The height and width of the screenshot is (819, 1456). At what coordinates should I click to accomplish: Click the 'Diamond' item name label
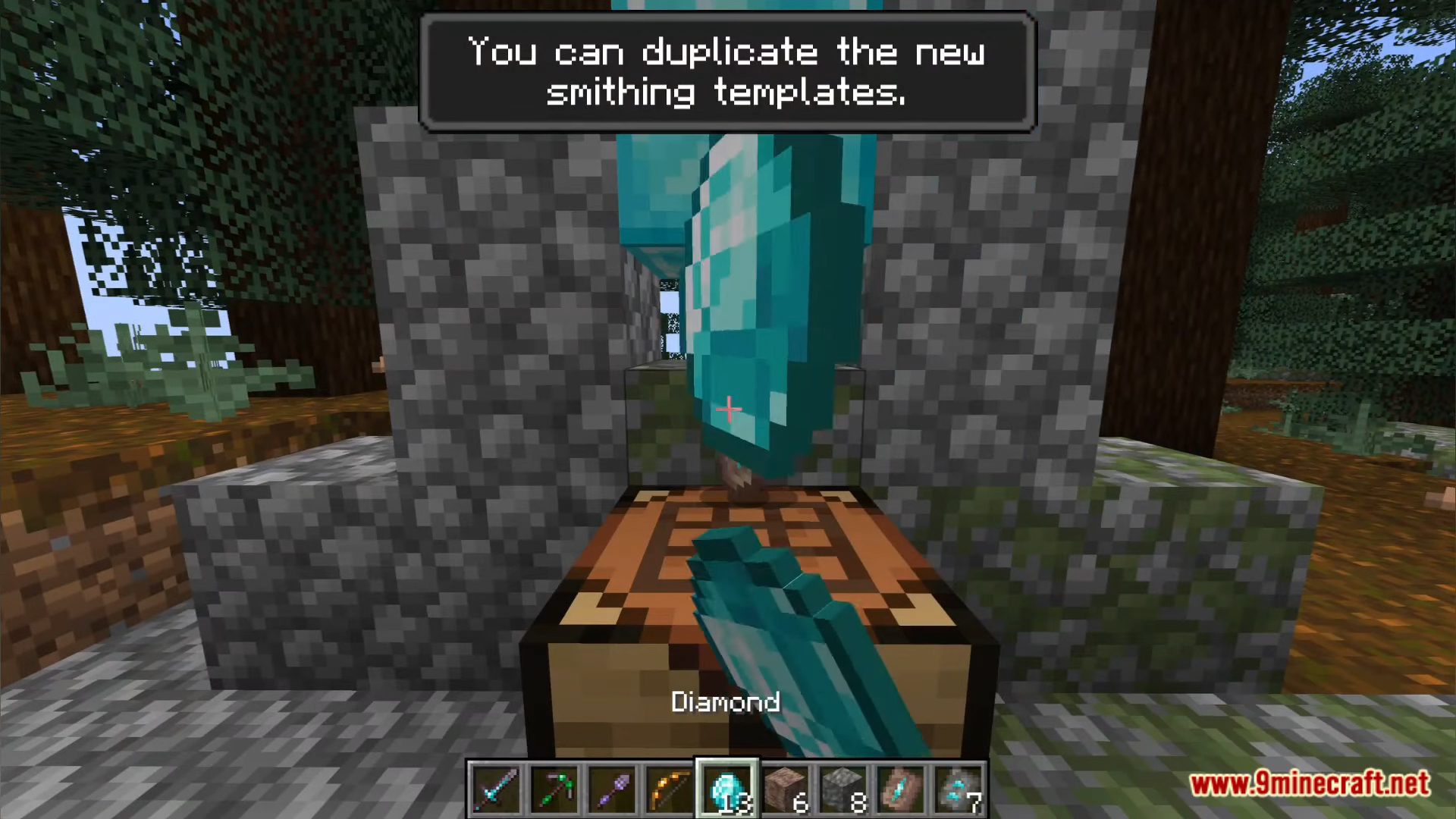(x=725, y=701)
